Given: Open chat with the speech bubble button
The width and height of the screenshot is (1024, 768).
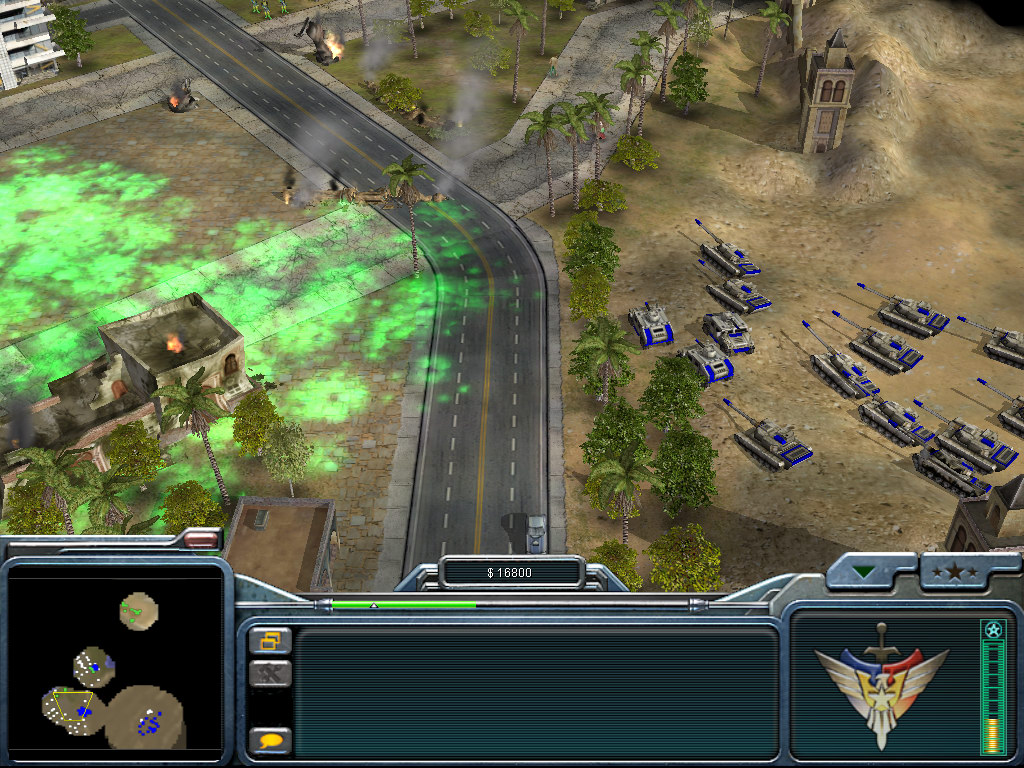Looking at the screenshot, I should point(270,741).
